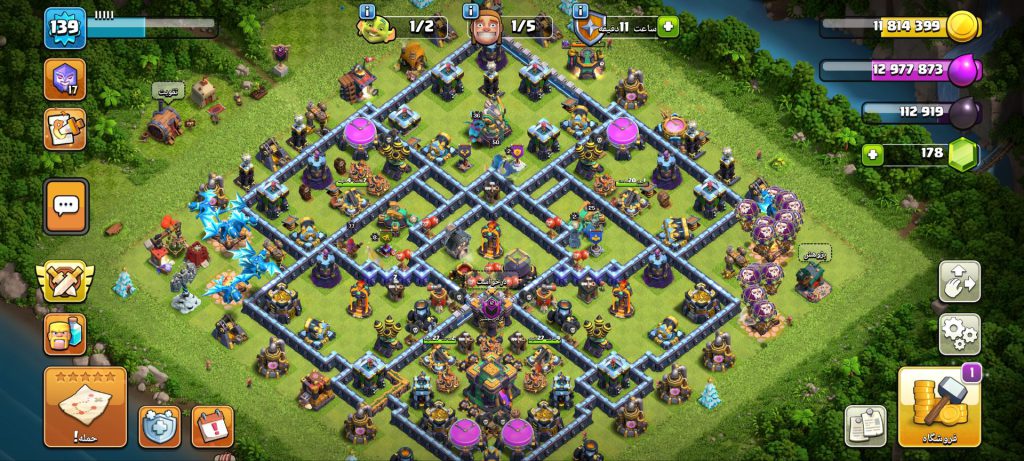
Task: Open the pinned notes papers icon
Action: click(x=865, y=425)
